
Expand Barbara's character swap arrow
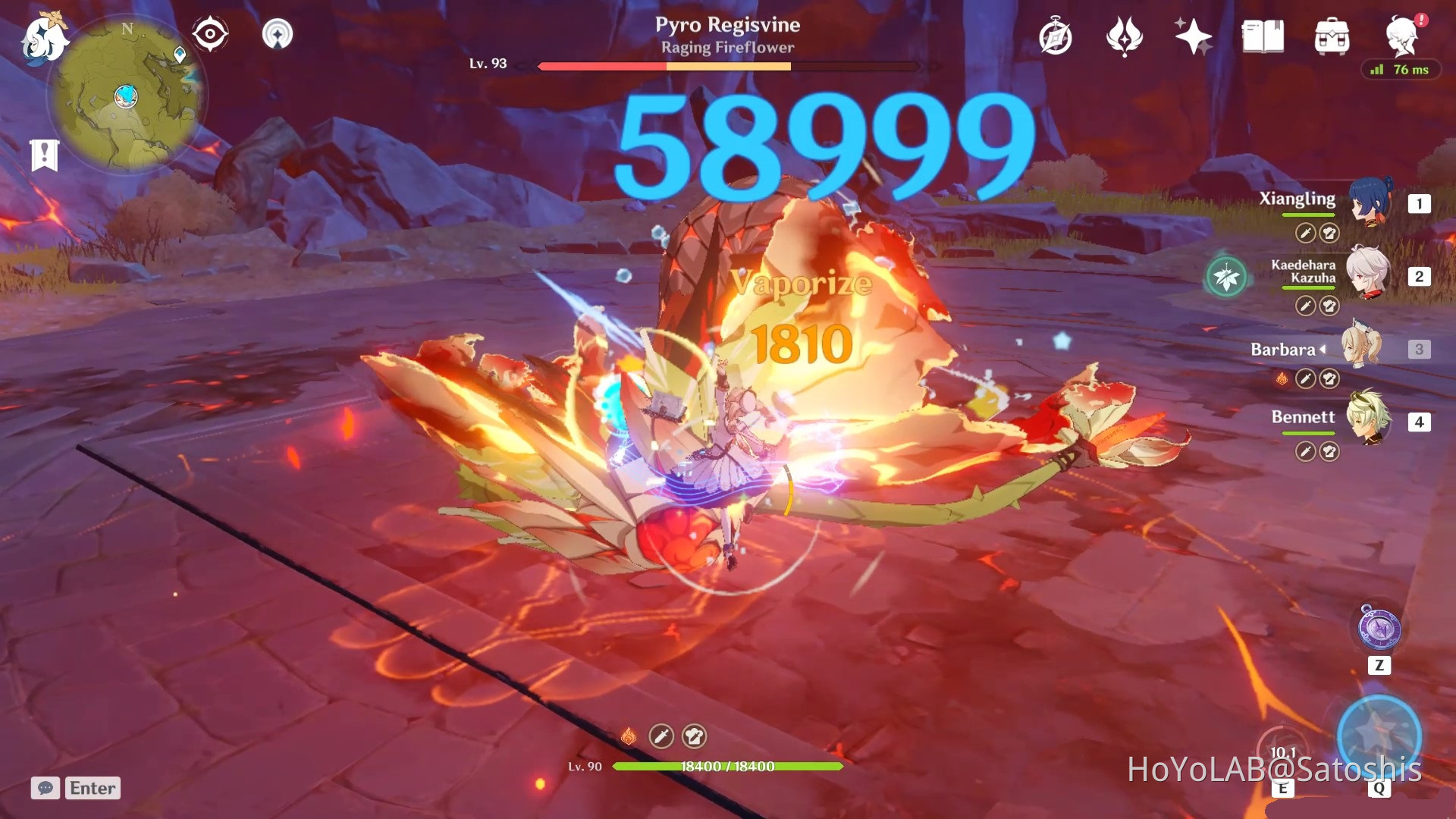tap(1323, 350)
